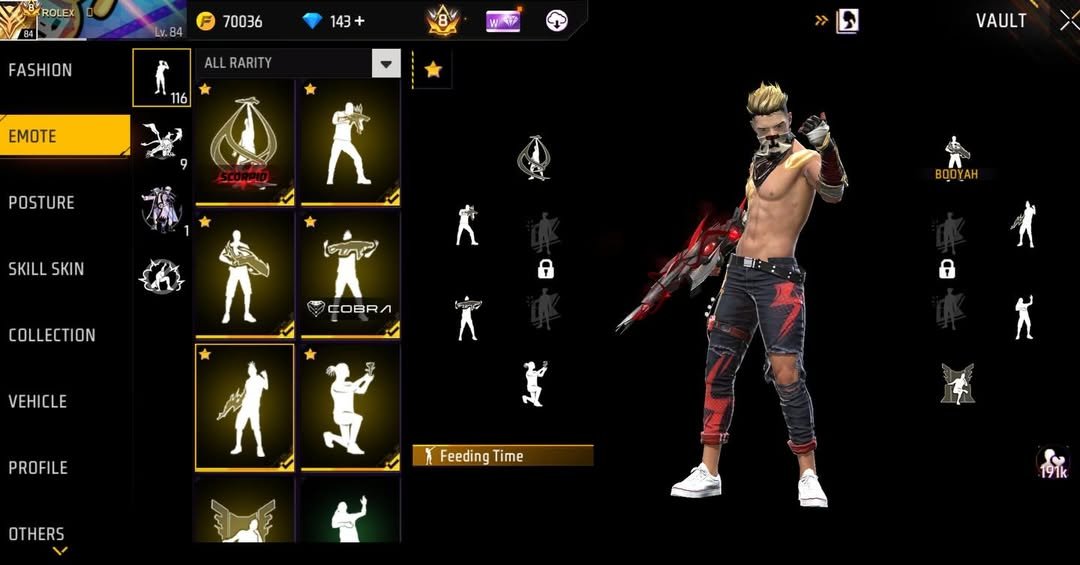Click the Feeding Time emote label
The height and width of the screenshot is (565, 1080).
(x=502, y=456)
